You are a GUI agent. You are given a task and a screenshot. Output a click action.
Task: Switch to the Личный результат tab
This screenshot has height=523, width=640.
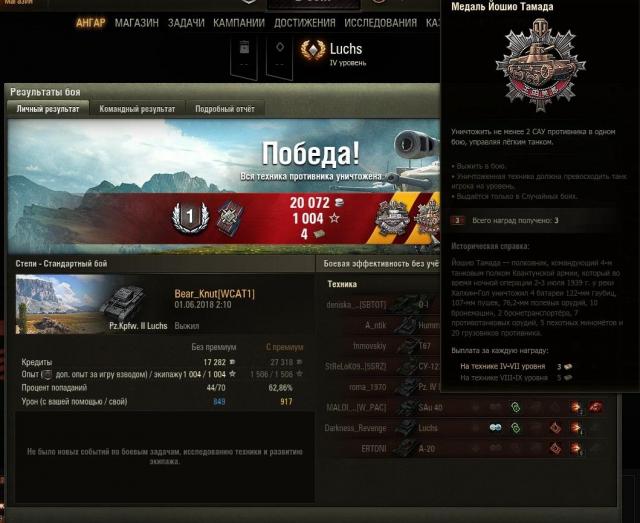48,109
